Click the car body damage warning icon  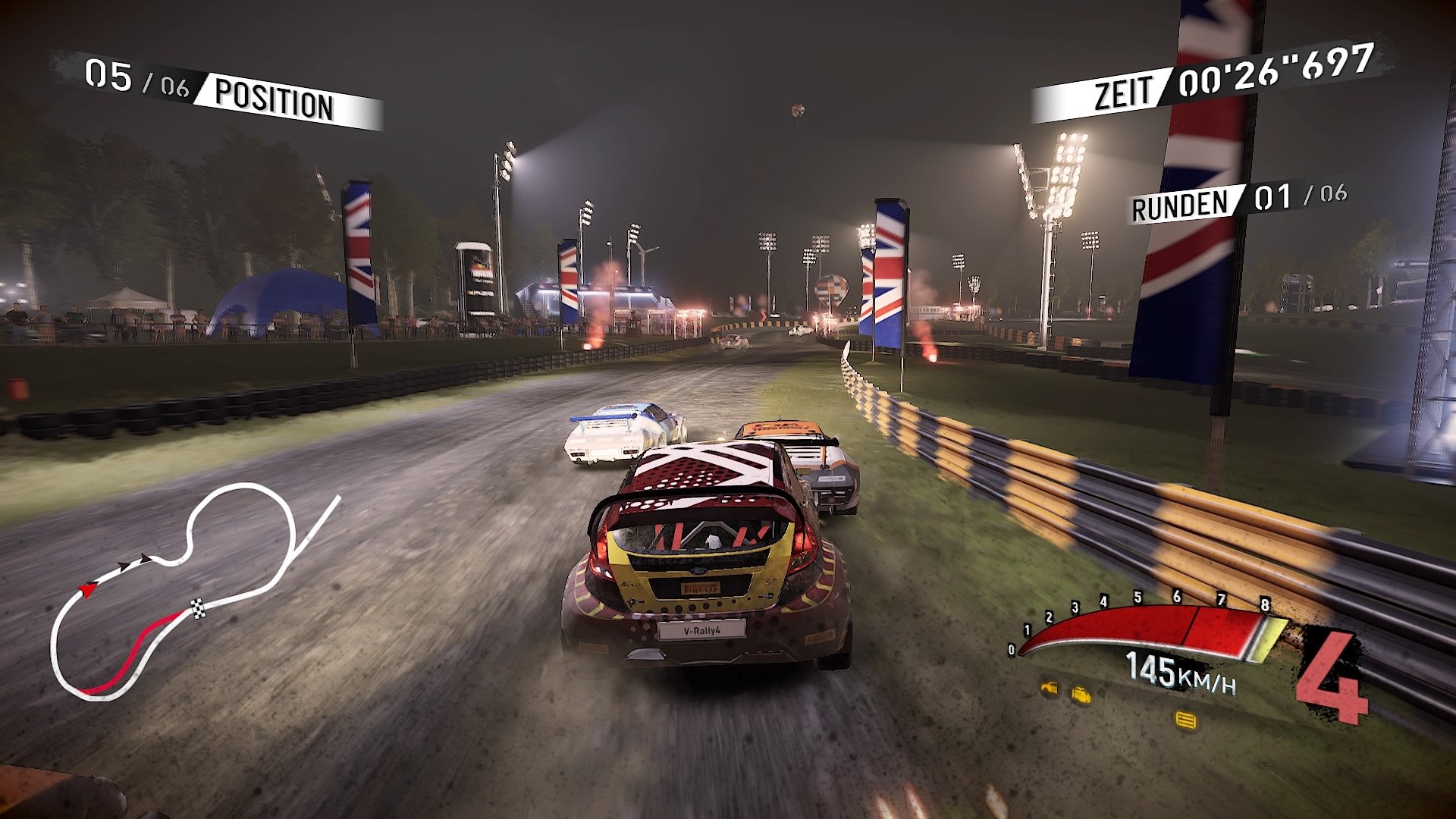[x=1049, y=689]
